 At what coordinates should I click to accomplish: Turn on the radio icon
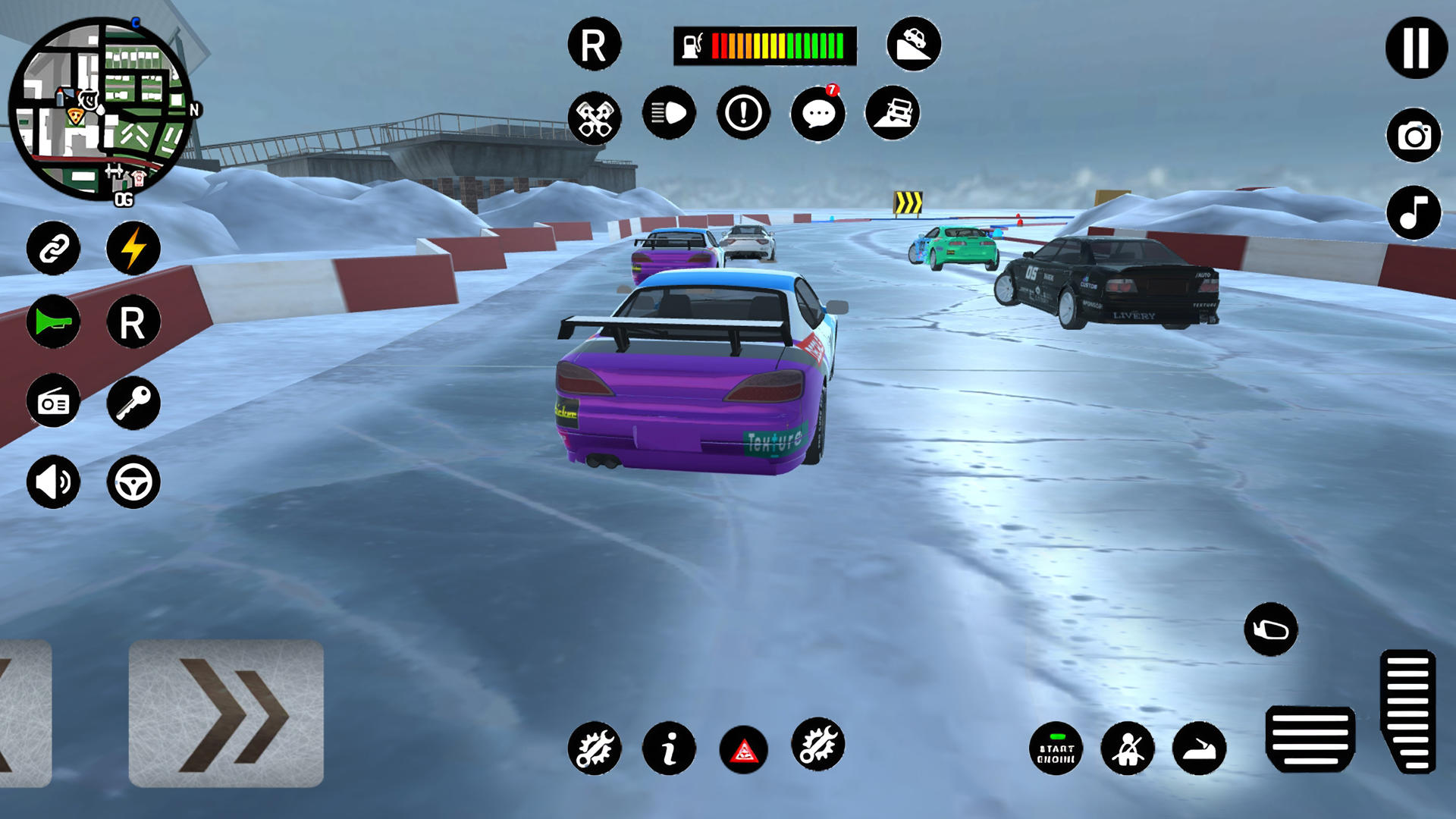[53, 403]
